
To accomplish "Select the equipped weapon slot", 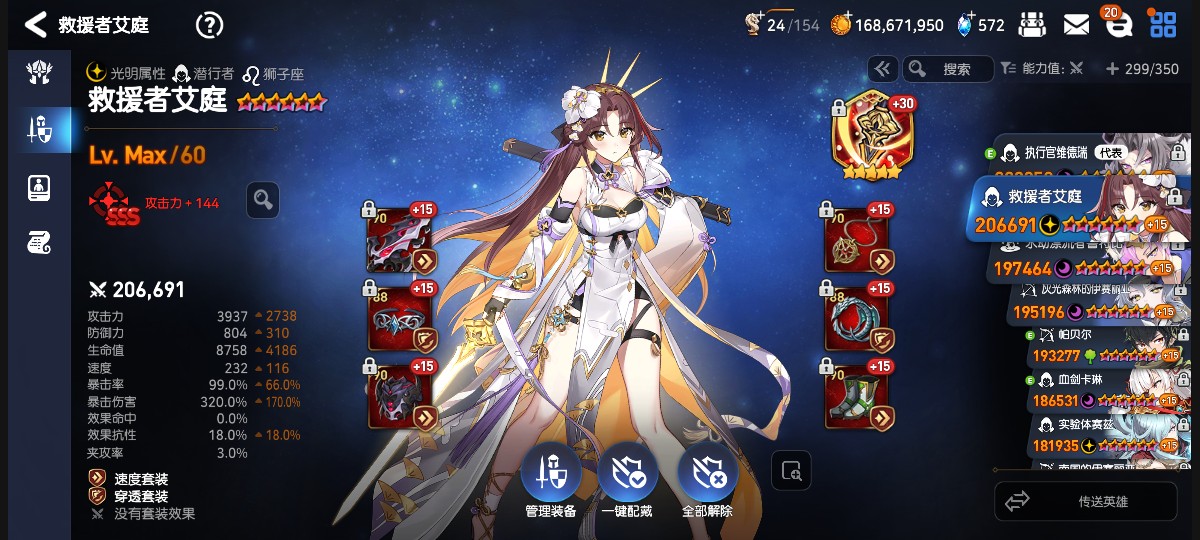I will pyautogui.click(x=401, y=240).
